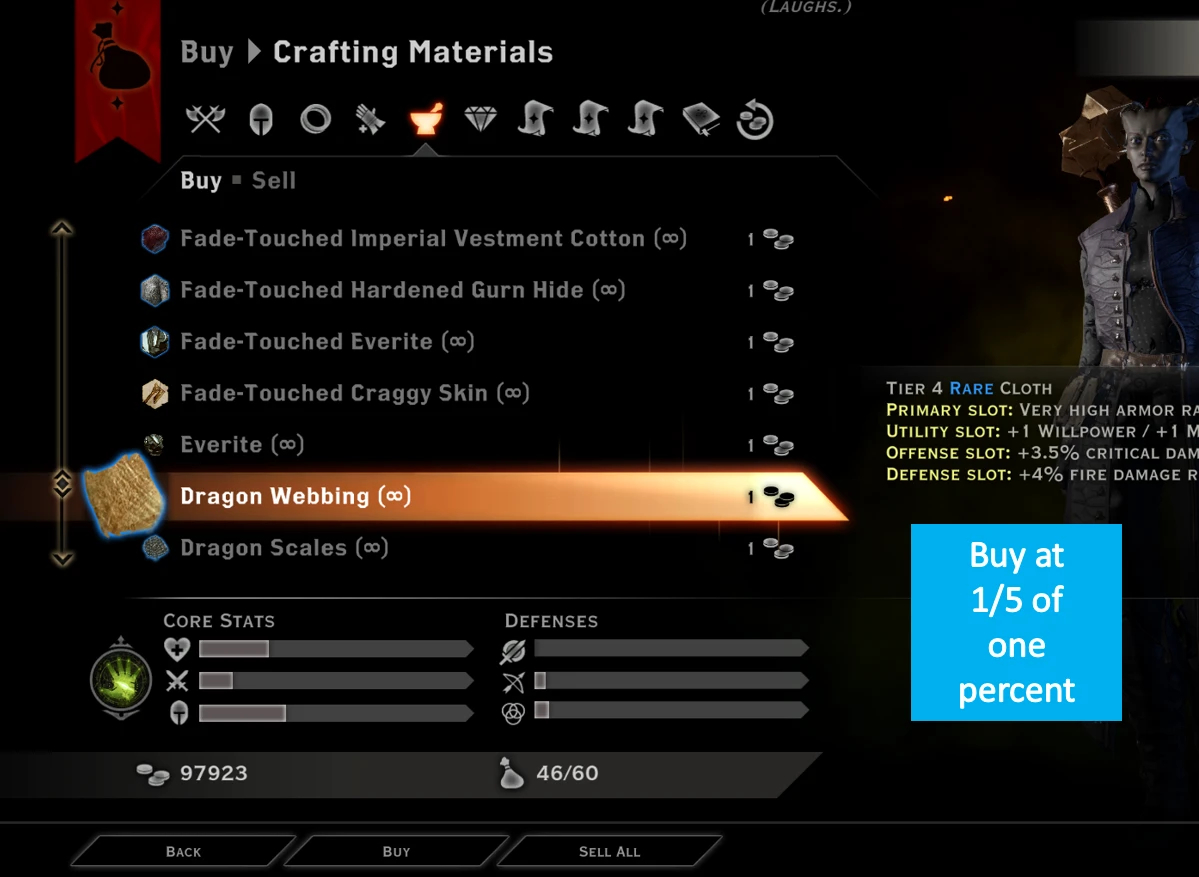Viewport: 1199px width, 877px height.
Task: Switch to the diamond valuables category
Action: [x=481, y=120]
